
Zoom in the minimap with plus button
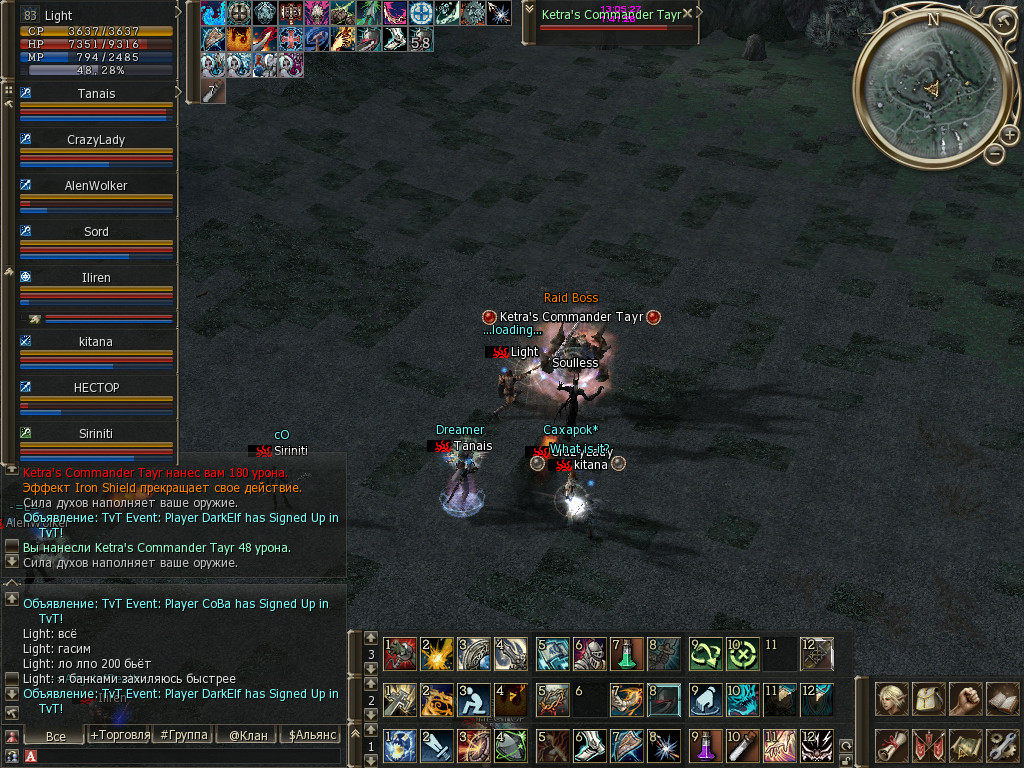(x=1009, y=134)
